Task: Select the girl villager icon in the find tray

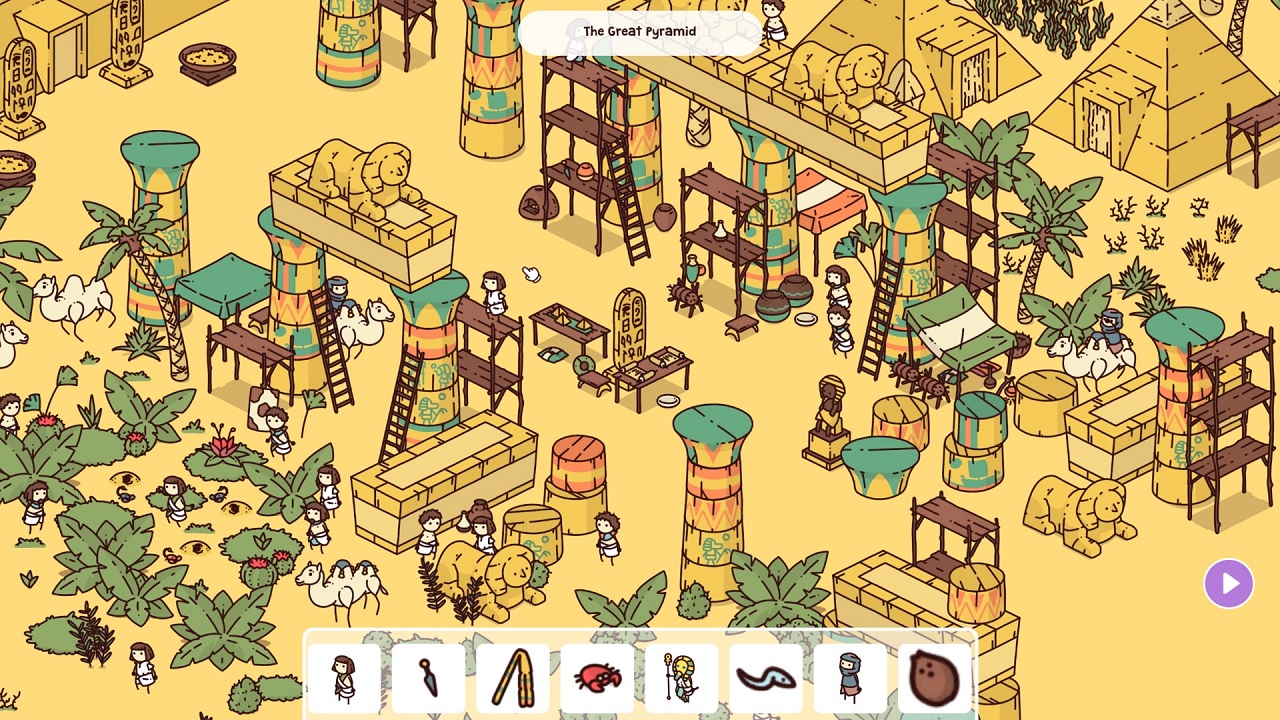Action: tap(344, 678)
